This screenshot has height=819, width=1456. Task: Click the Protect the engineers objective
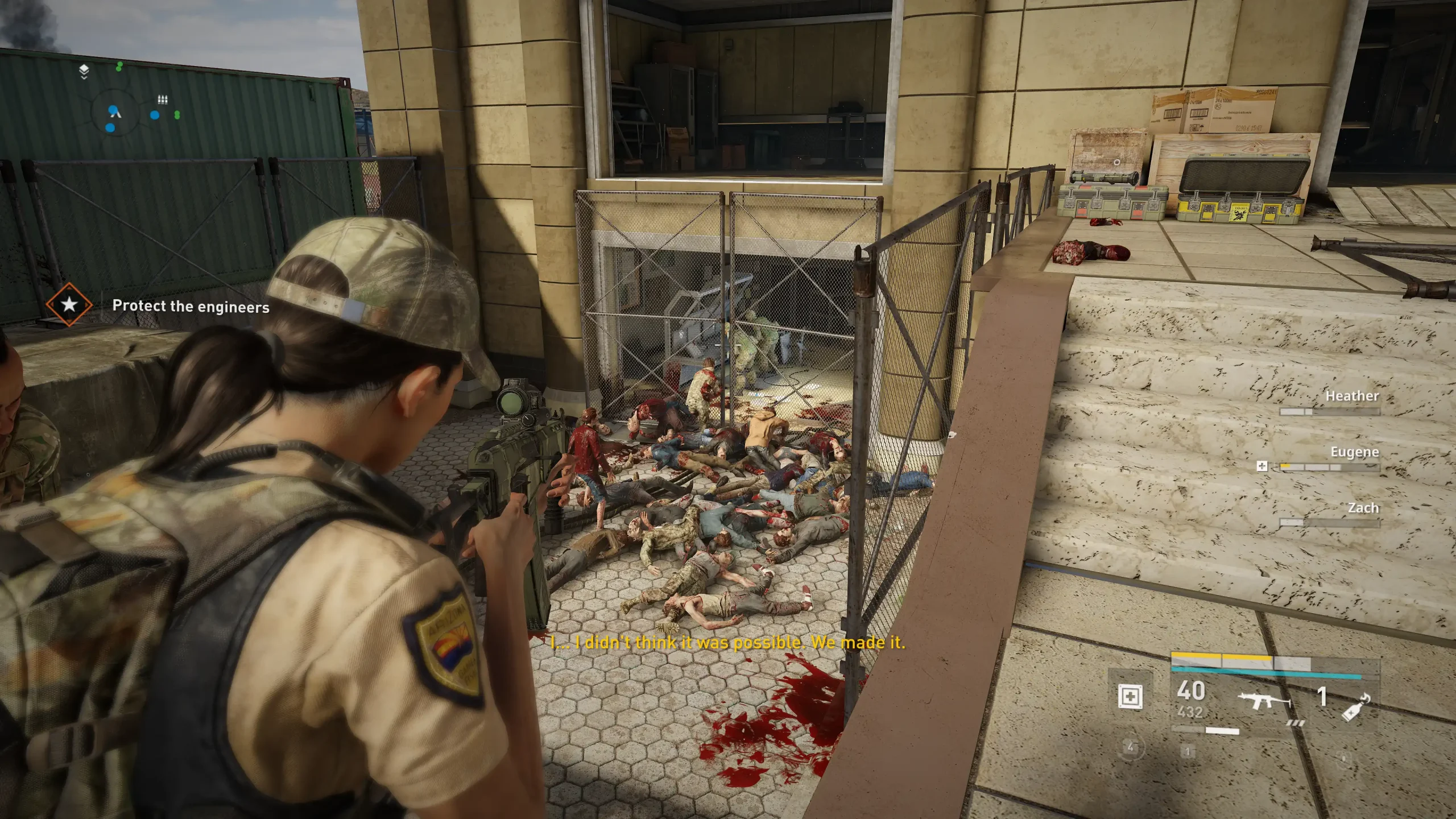pos(191,307)
